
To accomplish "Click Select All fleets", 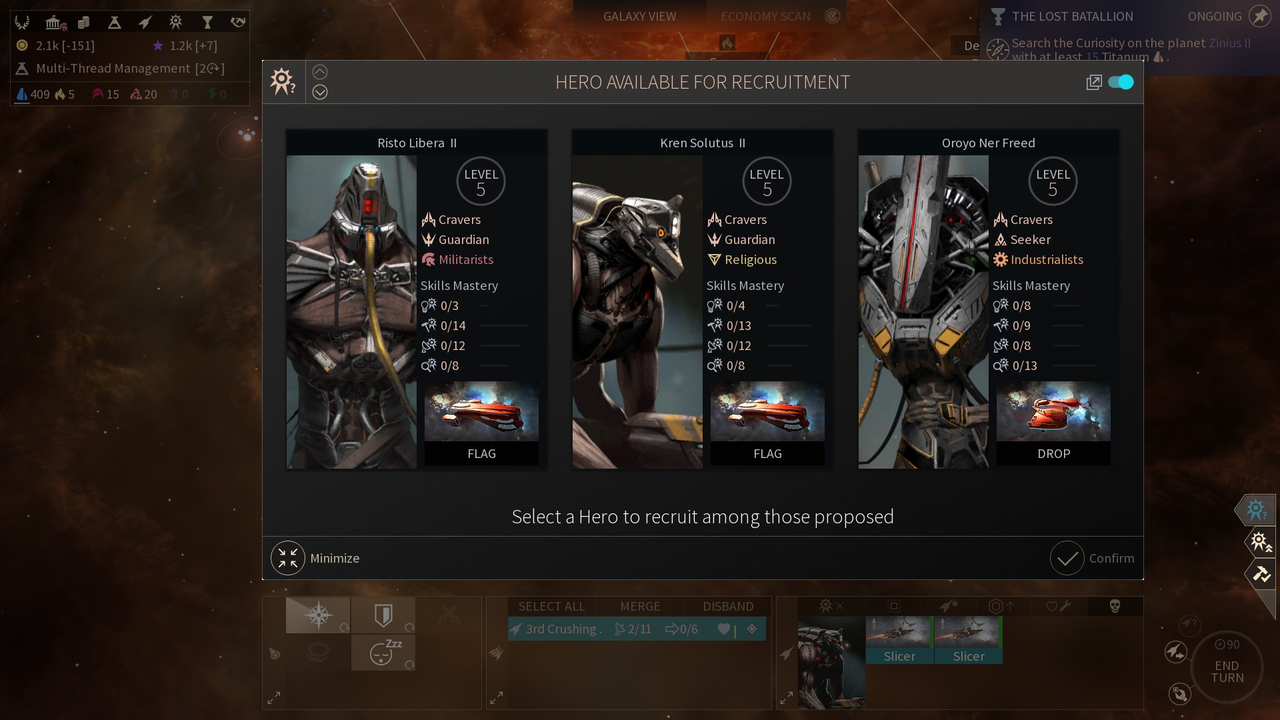I will (551, 606).
